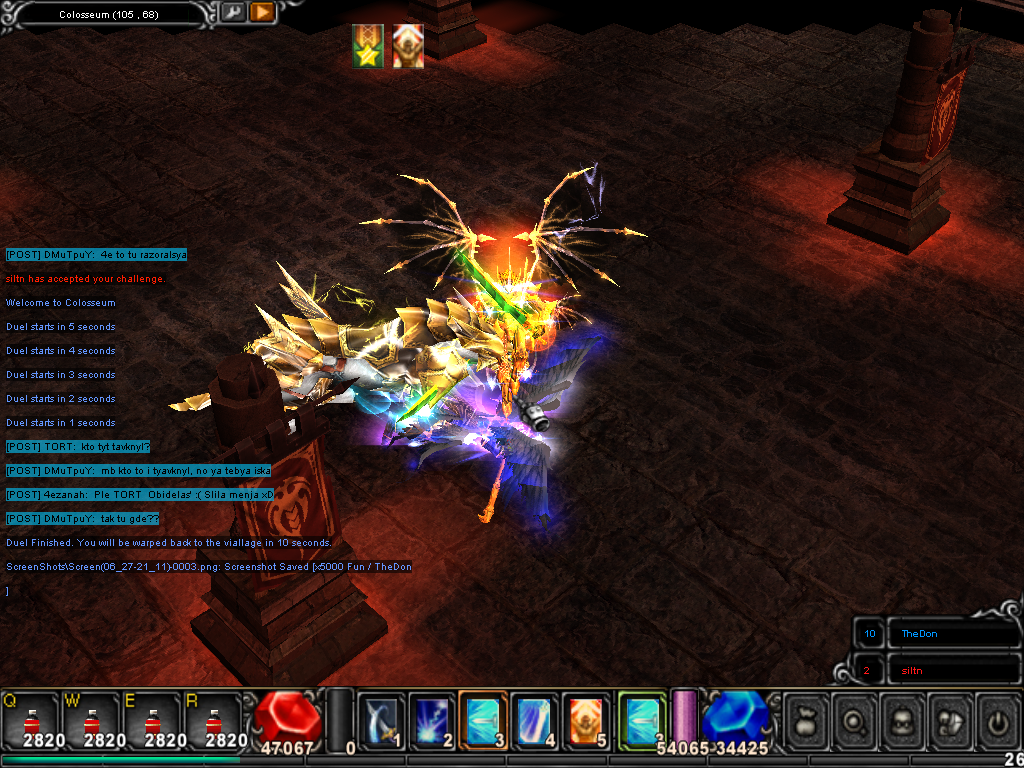Activate skill slot 2 lightning strike
Viewport: 1024px width, 768px height.
[x=432, y=719]
